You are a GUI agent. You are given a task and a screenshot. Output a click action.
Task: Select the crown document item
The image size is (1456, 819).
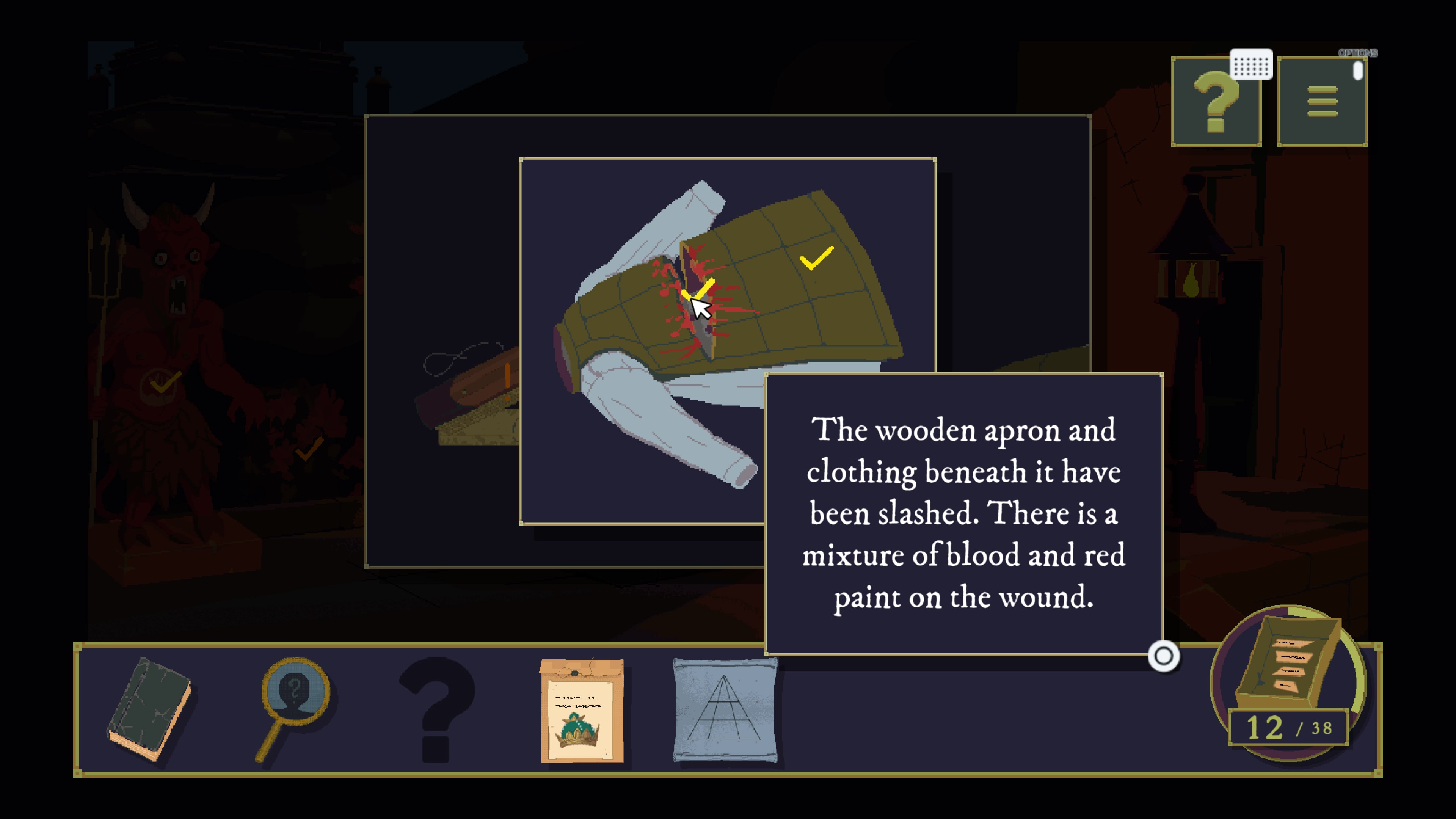click(582, 710)
